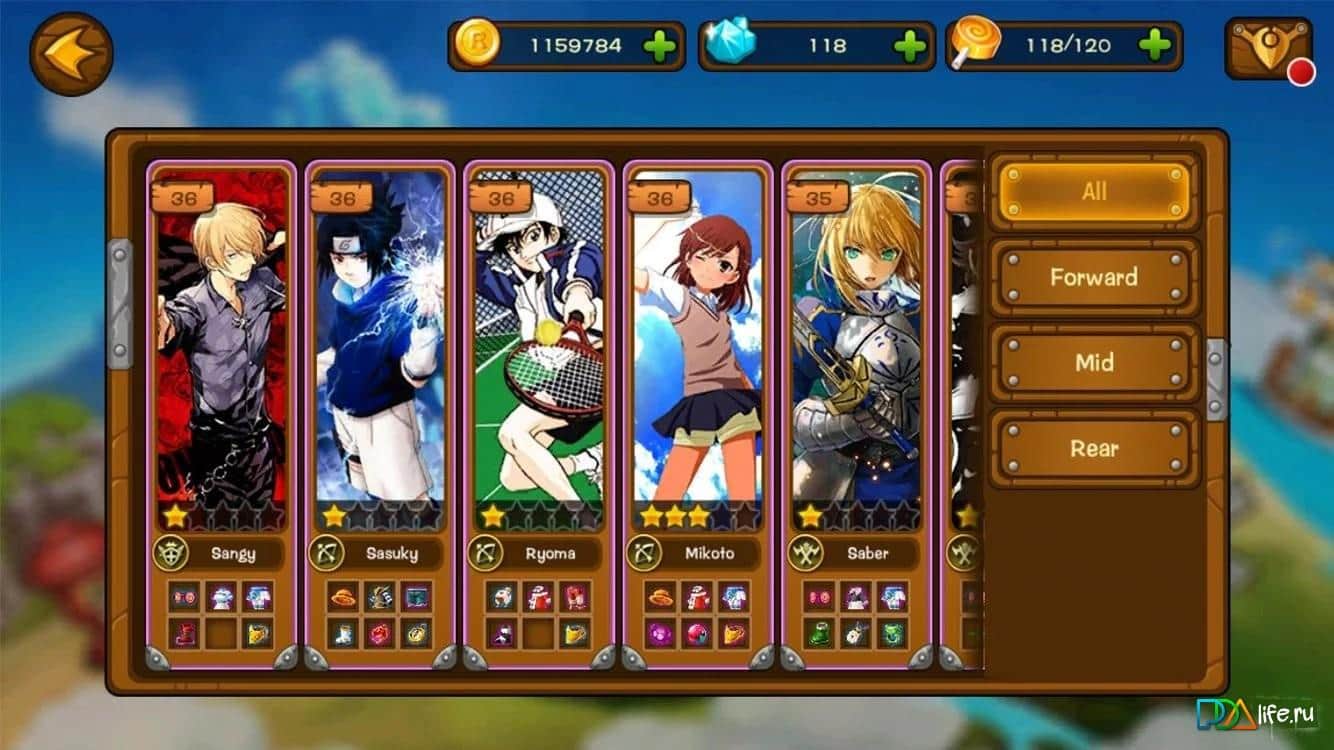The height and width of the screenshot is (750, 1334).
Task: Select Saber's green boots equipment item
Action: click(x=819, y=635)
